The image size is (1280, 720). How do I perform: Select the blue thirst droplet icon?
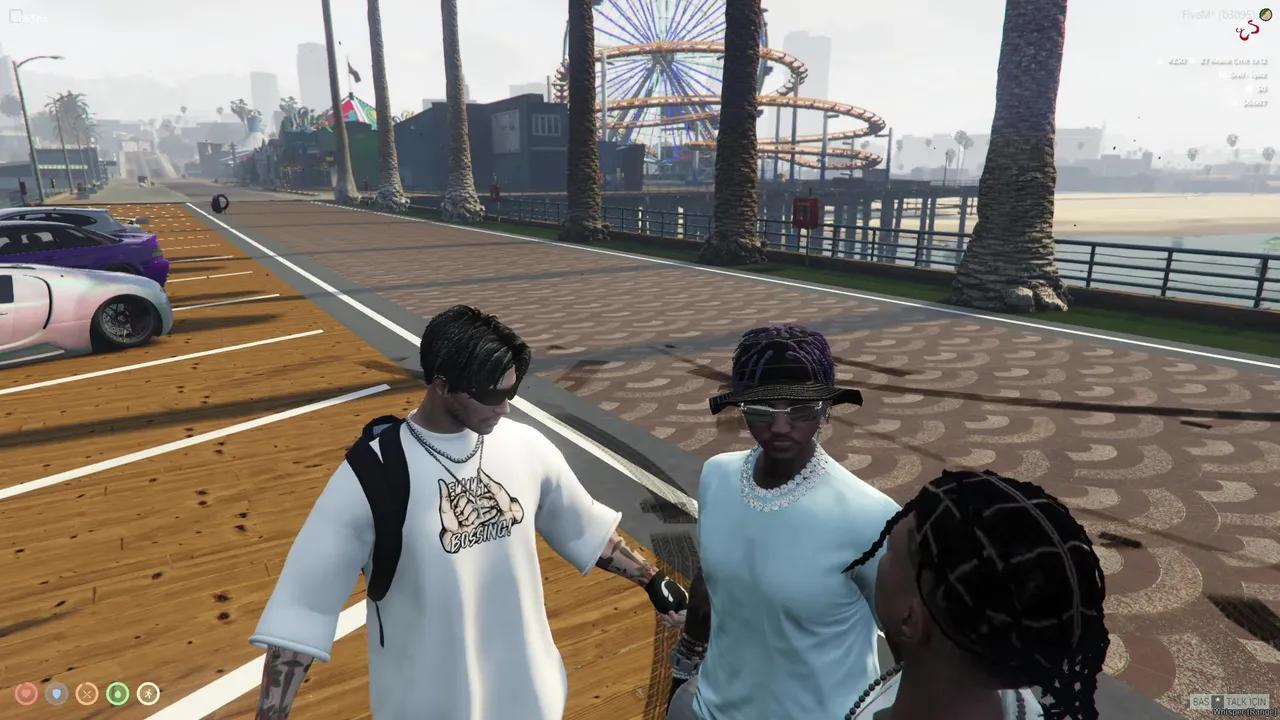click(x=55, y=693)
